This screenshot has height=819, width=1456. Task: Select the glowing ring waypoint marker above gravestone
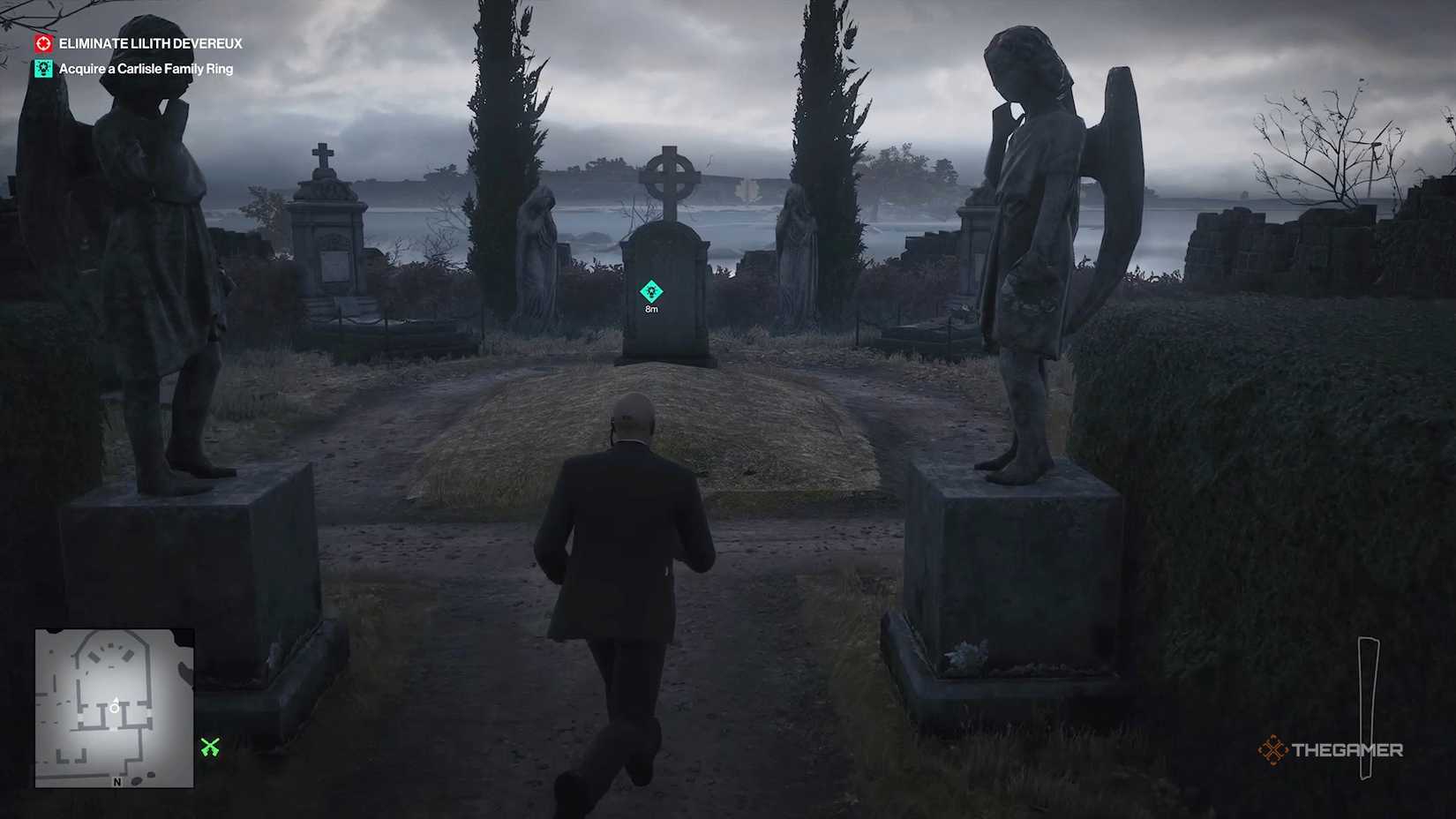point(651,291)
